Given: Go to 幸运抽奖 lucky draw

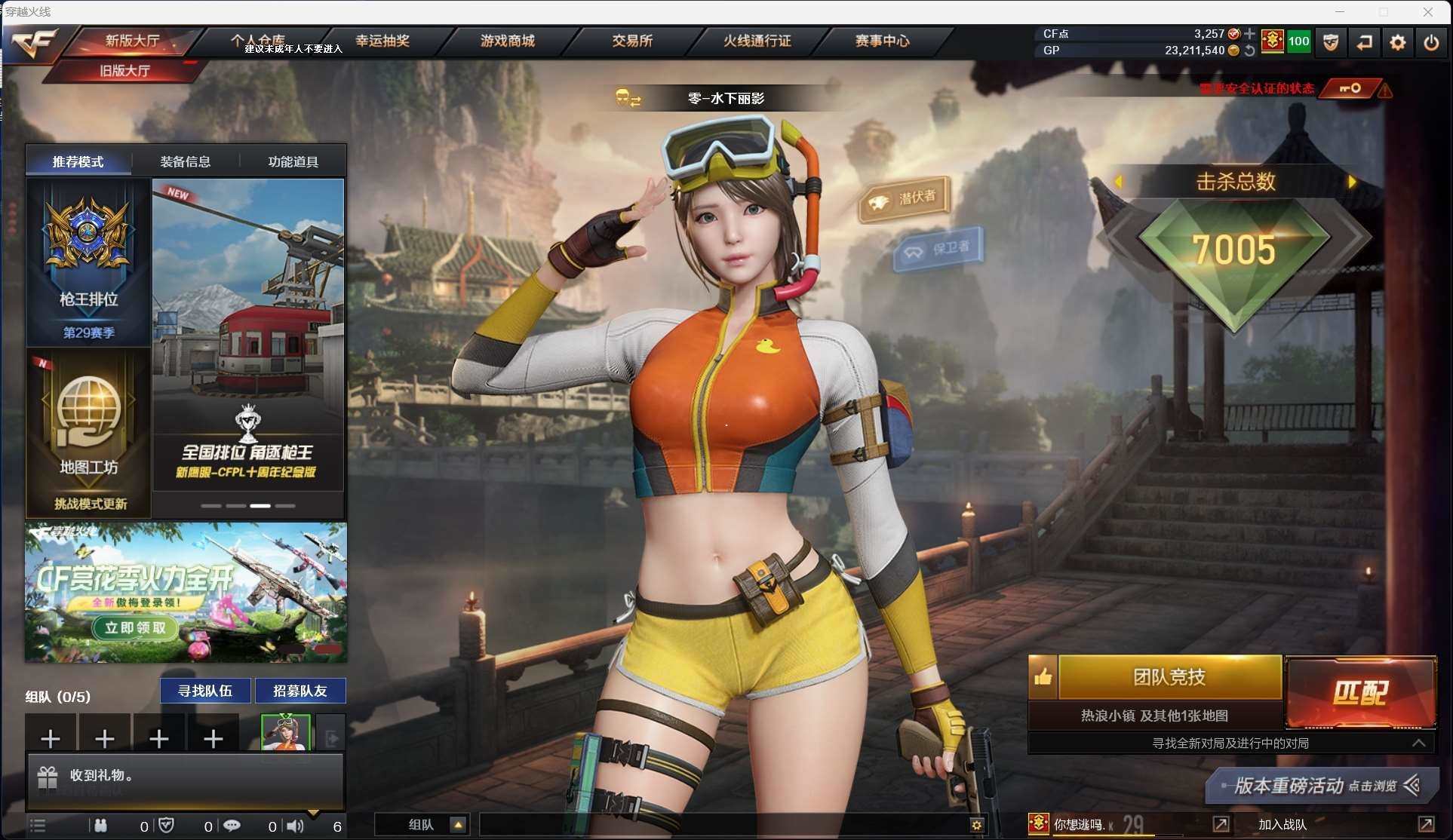Looking at the screenshot, I should coord(382,41).
